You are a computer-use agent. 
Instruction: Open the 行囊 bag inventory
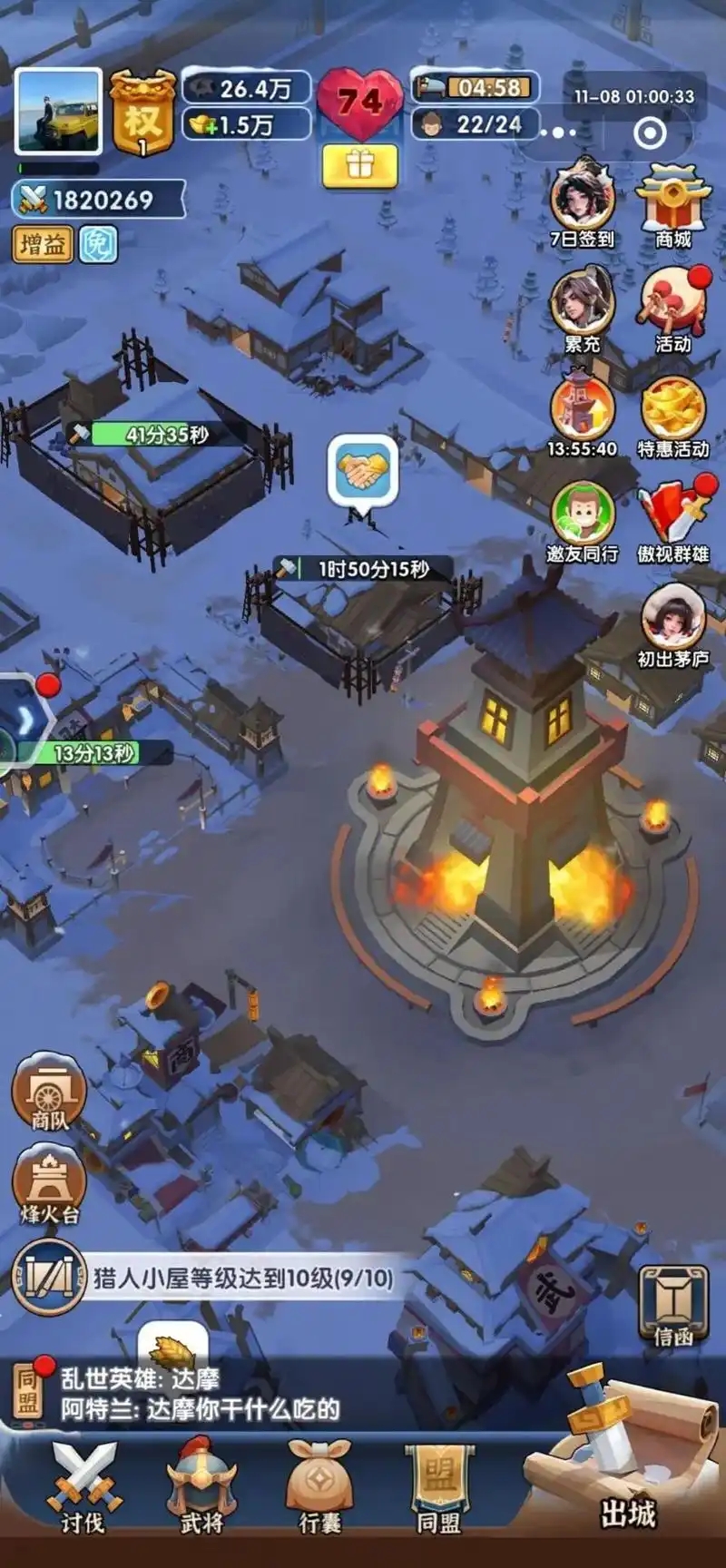[319, 1488]
